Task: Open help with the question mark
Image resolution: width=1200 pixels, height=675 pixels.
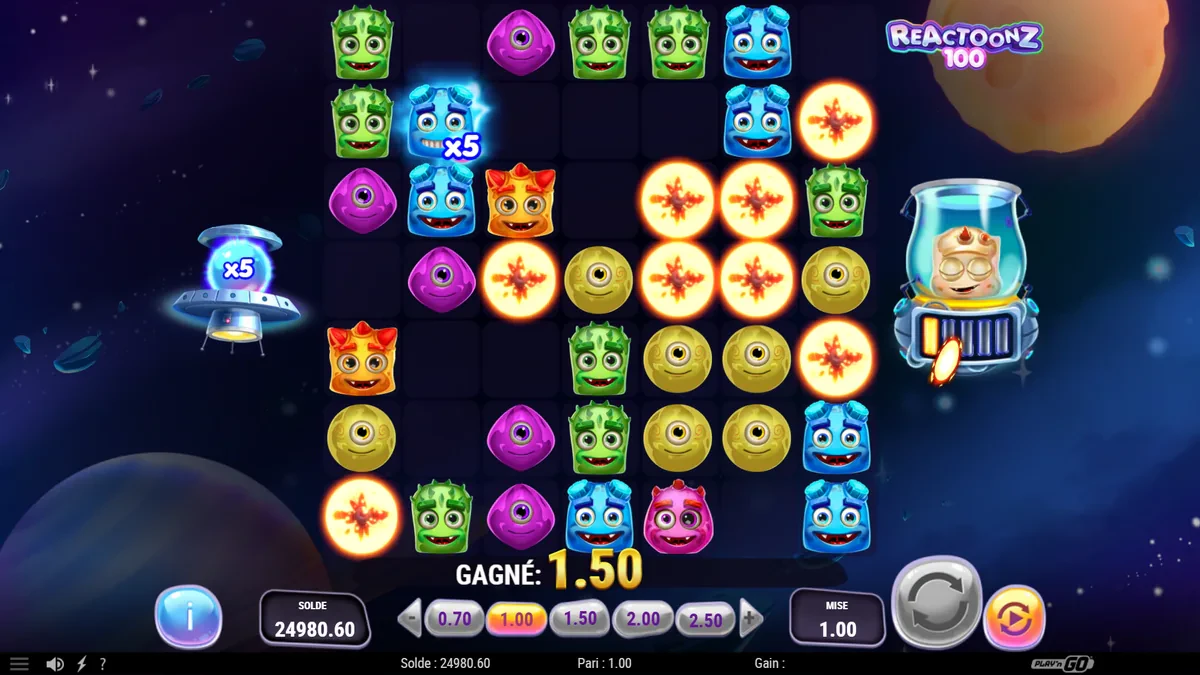Action: point(102,664)
